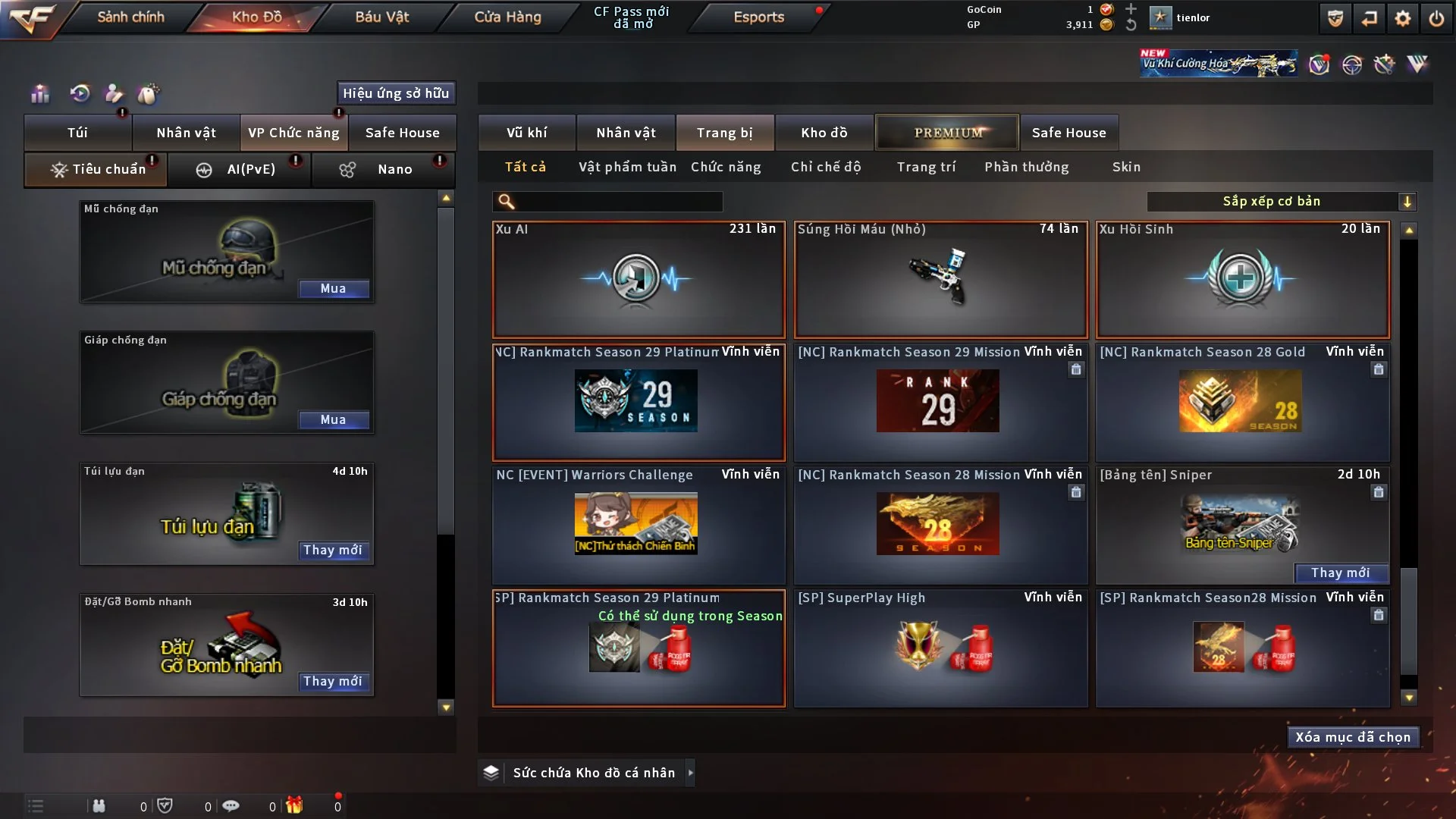Image resolution: width=1456 pixels, height=819 pixels.
Task: Toggle the Tiêu chuẩn mode filter
Action: 95,169
